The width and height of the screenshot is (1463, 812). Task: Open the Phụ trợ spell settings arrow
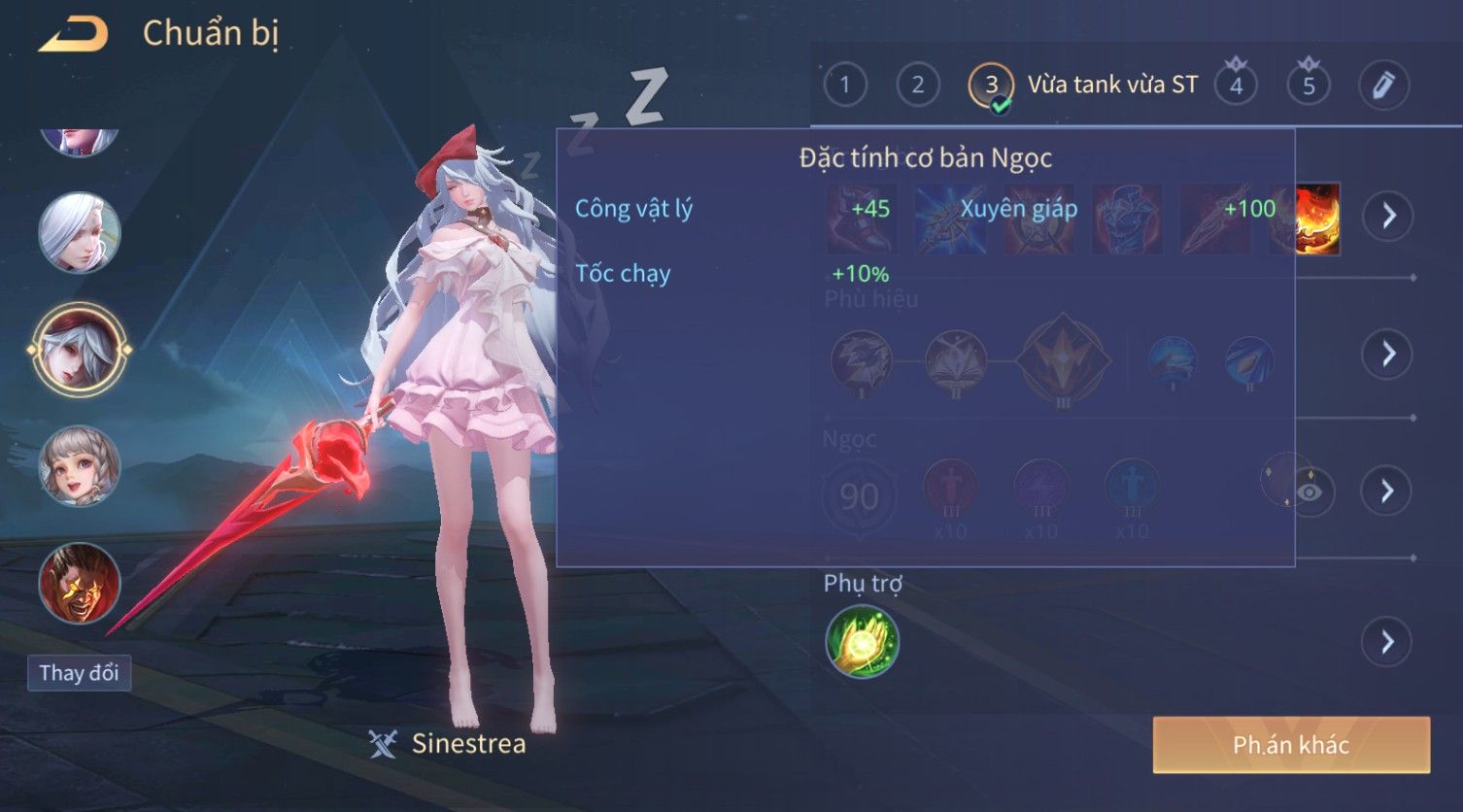1386,642
